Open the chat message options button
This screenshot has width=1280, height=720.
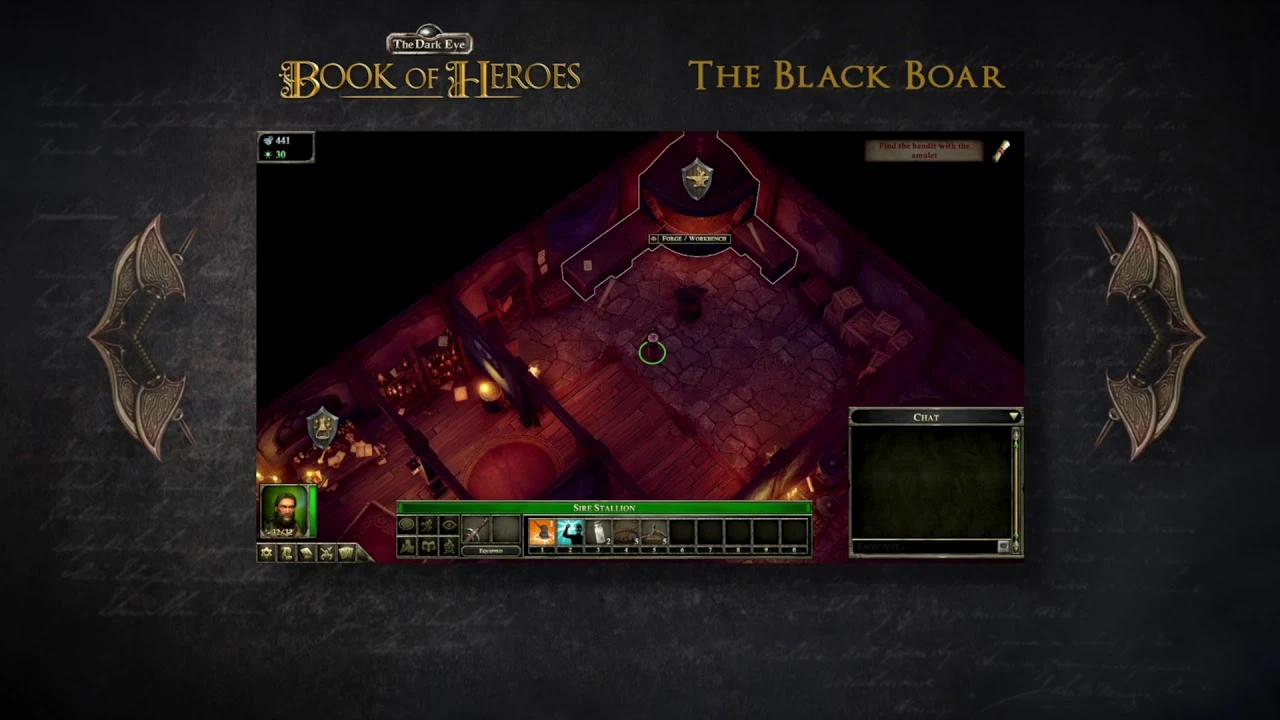[x=1004, y=546]
